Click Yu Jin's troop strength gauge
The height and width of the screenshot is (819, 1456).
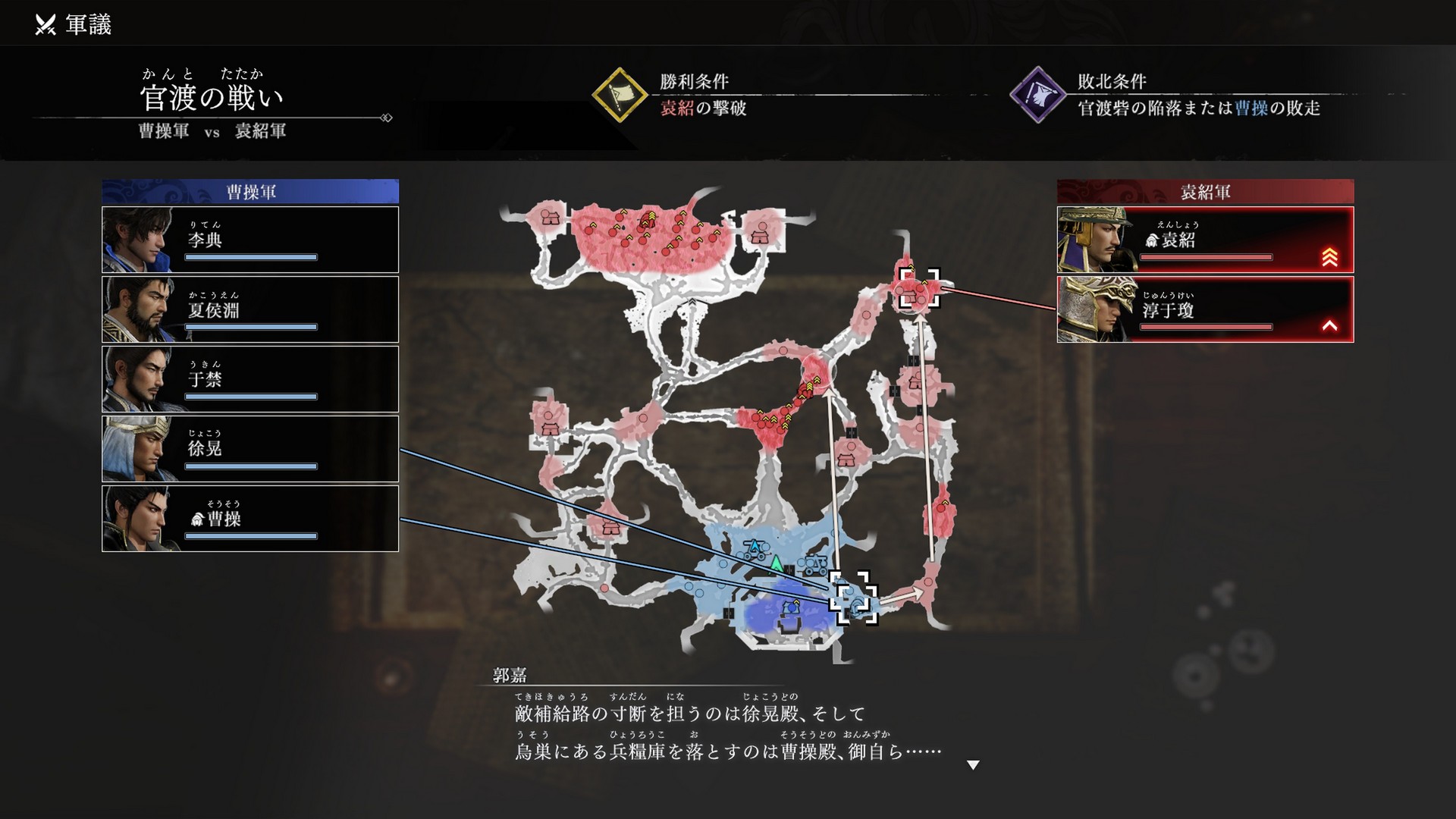250,396
